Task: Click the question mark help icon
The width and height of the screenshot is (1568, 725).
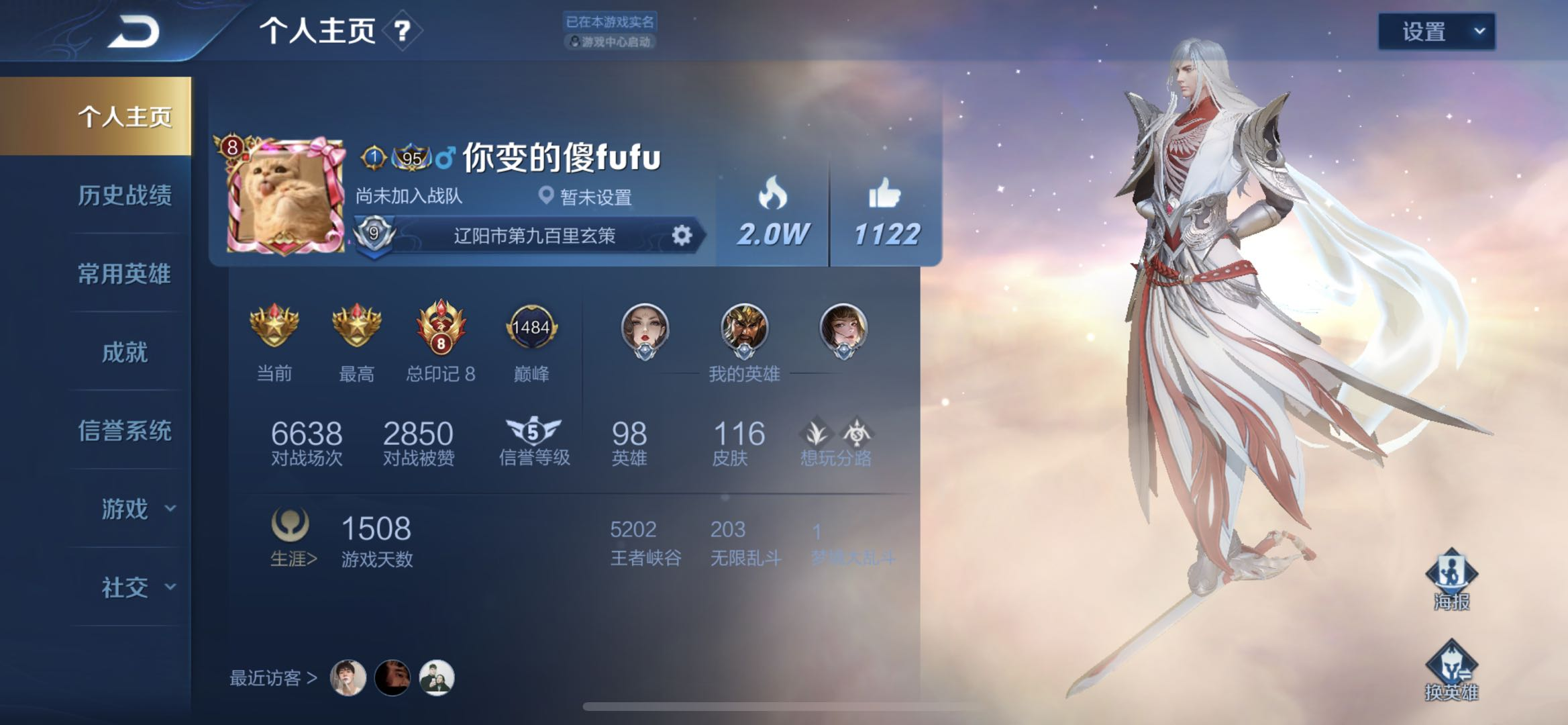Action: pos(402,31)
